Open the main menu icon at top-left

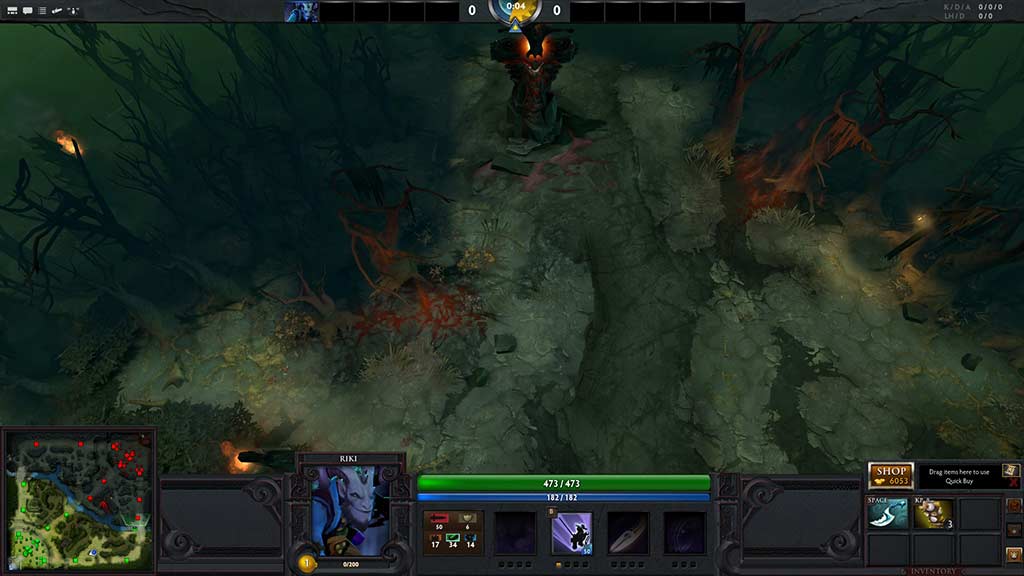tap(10, 11)
